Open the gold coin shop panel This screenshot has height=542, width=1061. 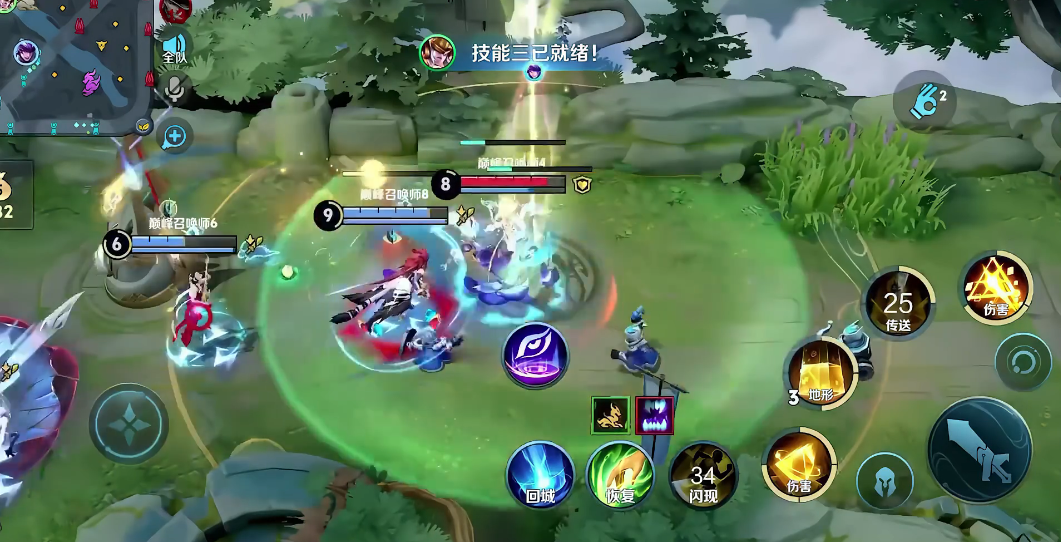pos(12,195)
